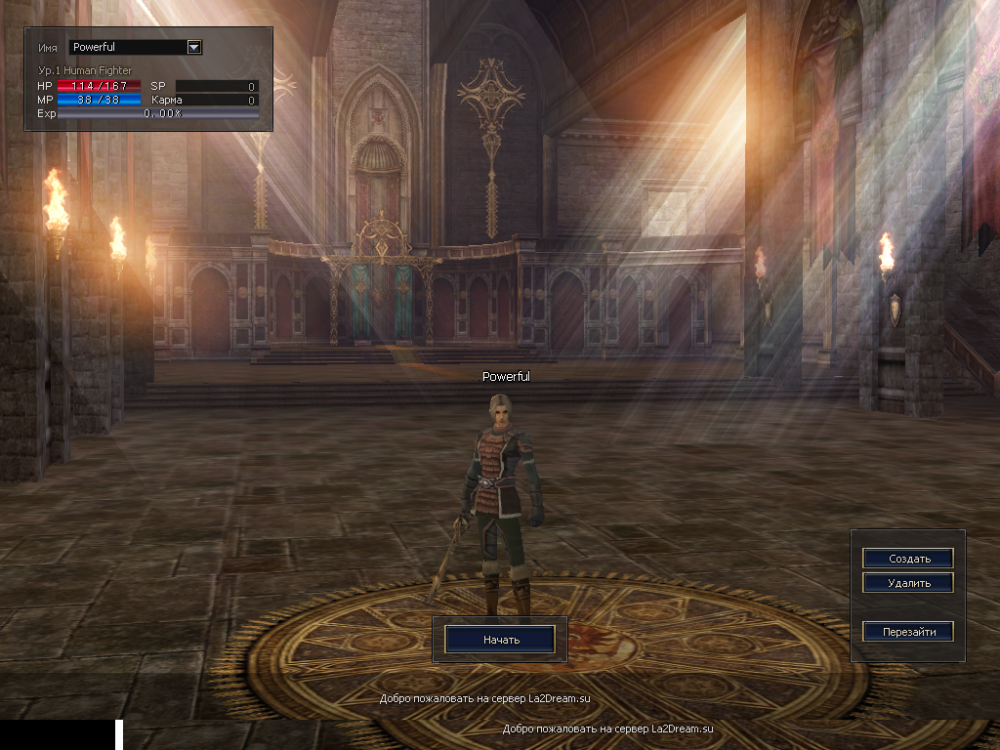Delete the character using Удалить
Image resolution: width=1000 pixels, height=750 pixels.
pos(907,582)
